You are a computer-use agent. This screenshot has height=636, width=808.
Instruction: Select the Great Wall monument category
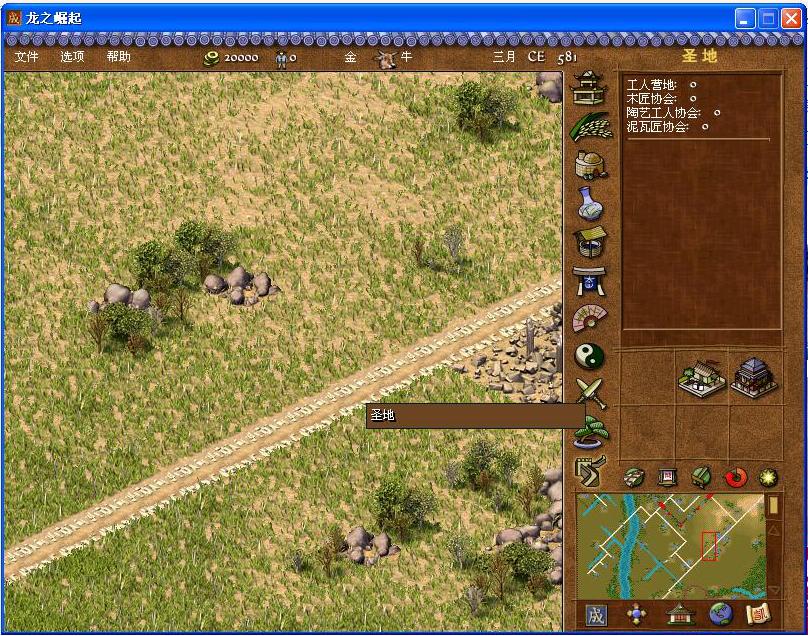(588, 467)
